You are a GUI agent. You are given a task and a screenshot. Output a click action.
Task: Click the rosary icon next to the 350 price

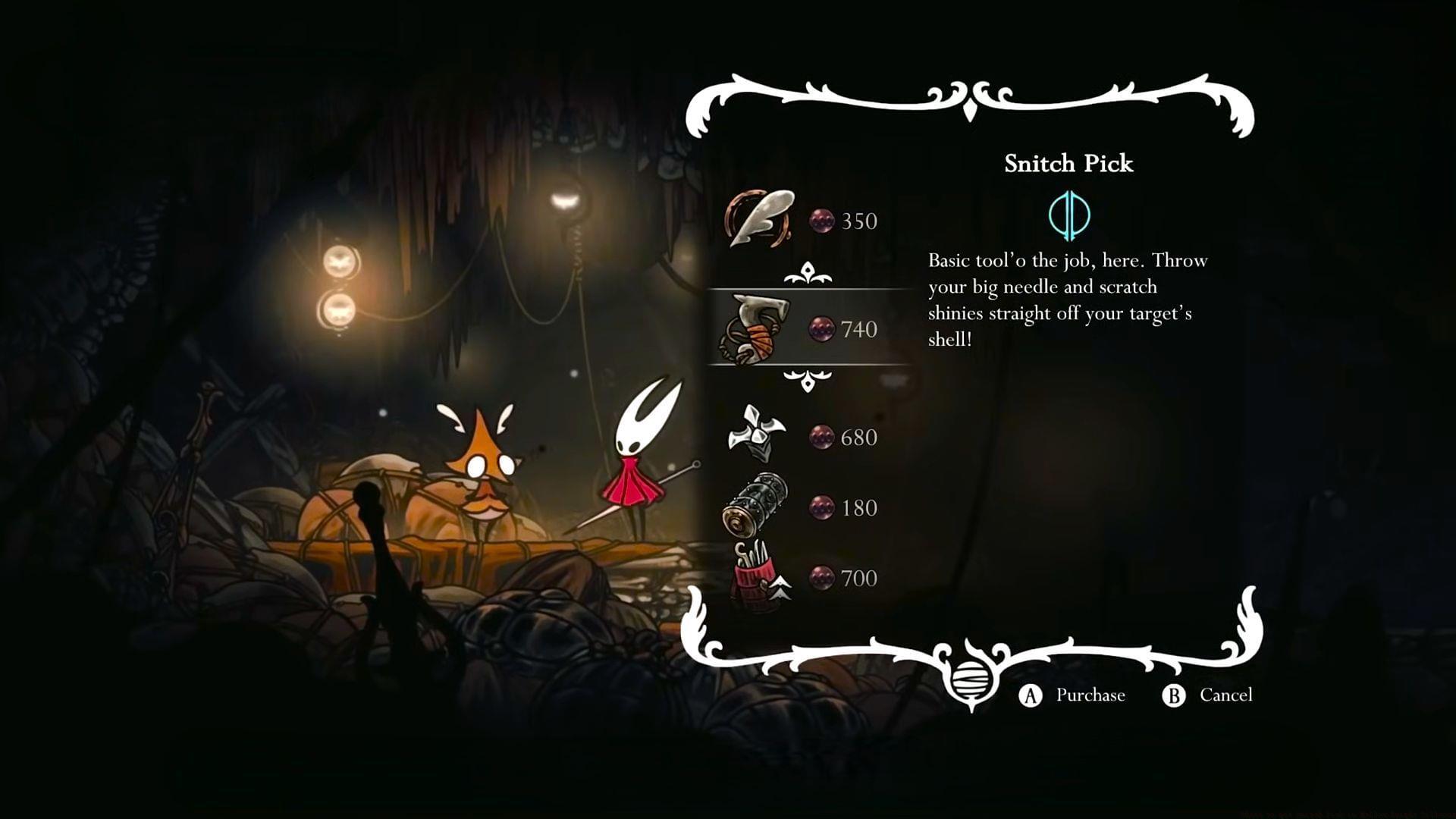823,221
